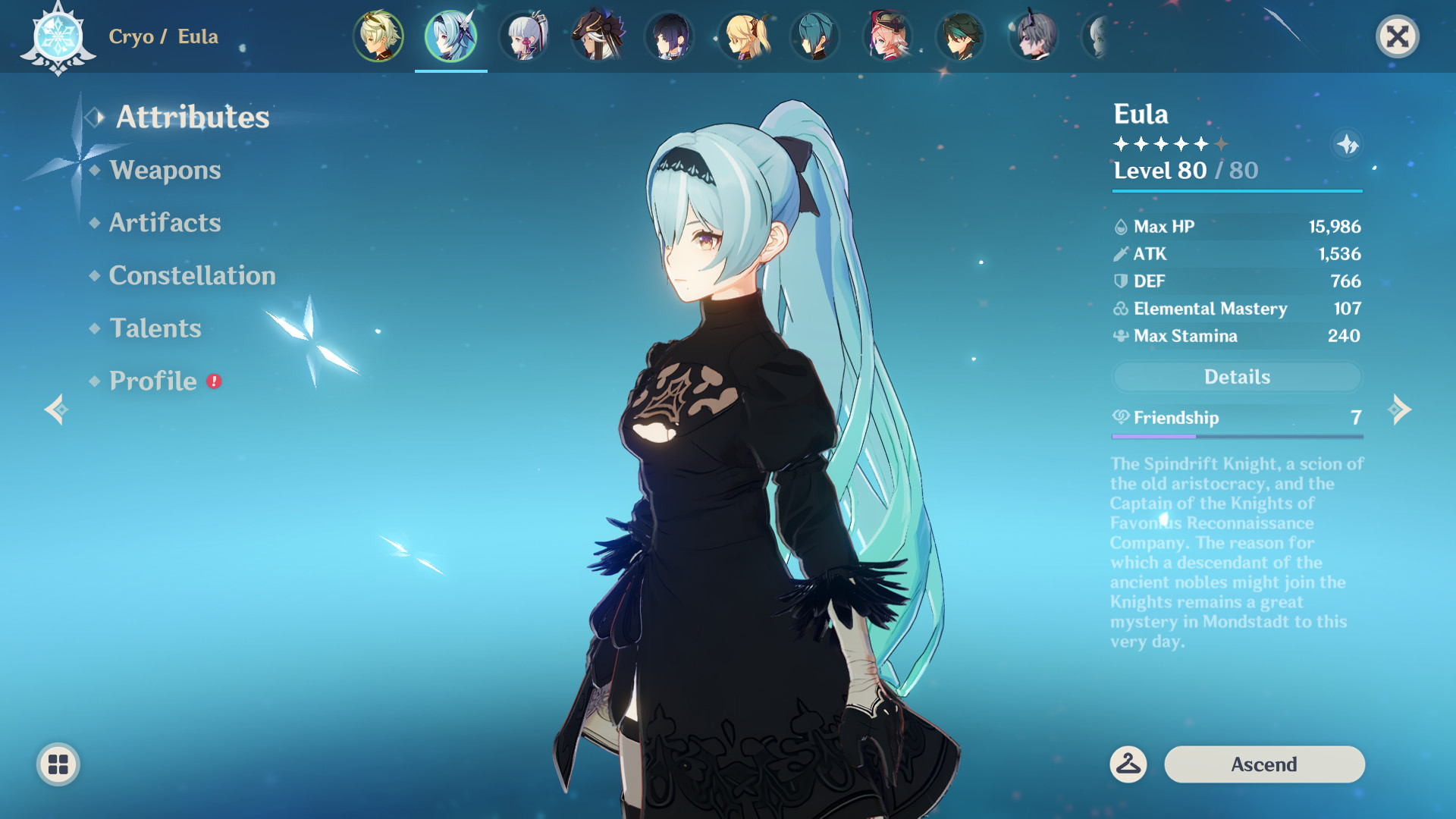Click the red alert badge next to Profile

(215, 382)
